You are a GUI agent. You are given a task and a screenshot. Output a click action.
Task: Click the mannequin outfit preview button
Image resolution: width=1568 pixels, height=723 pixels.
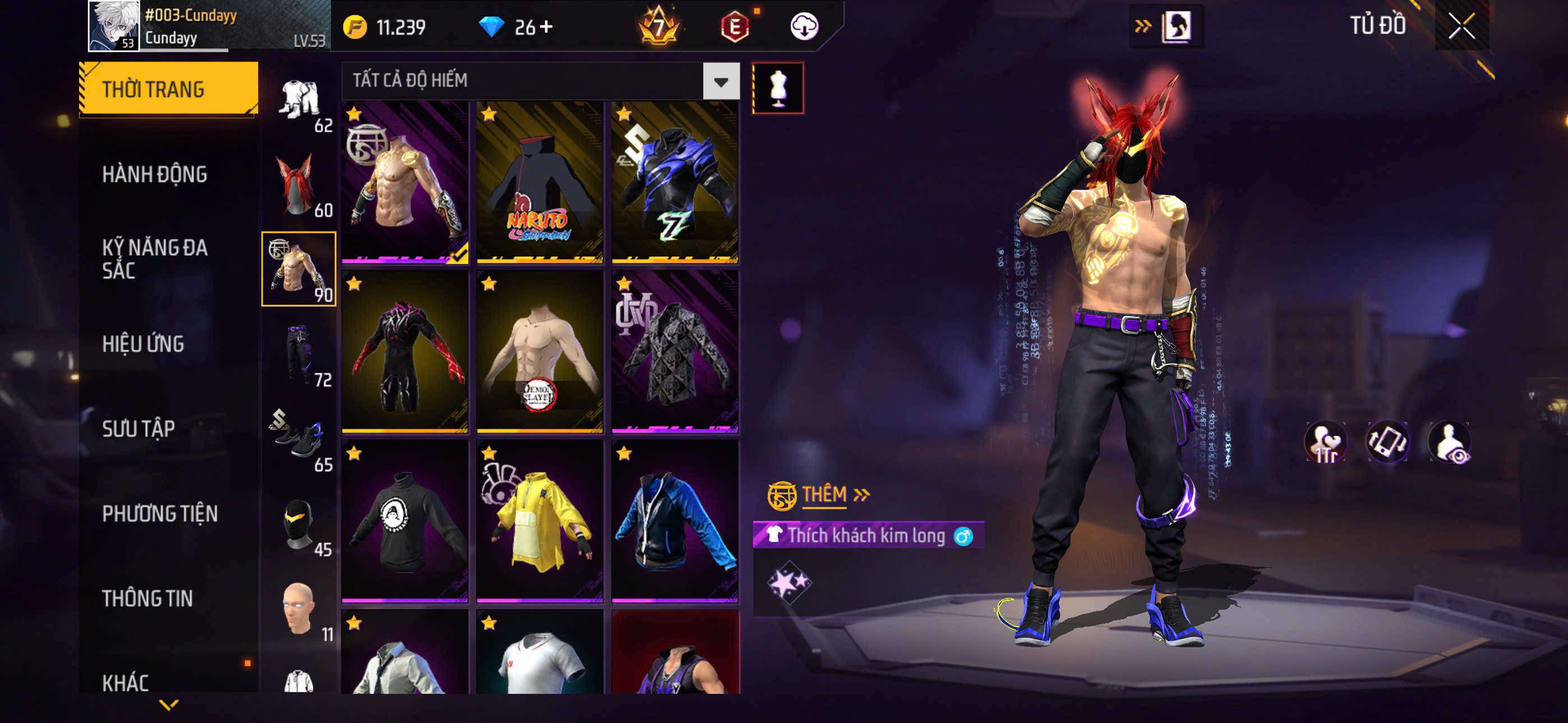pos(778,88)
